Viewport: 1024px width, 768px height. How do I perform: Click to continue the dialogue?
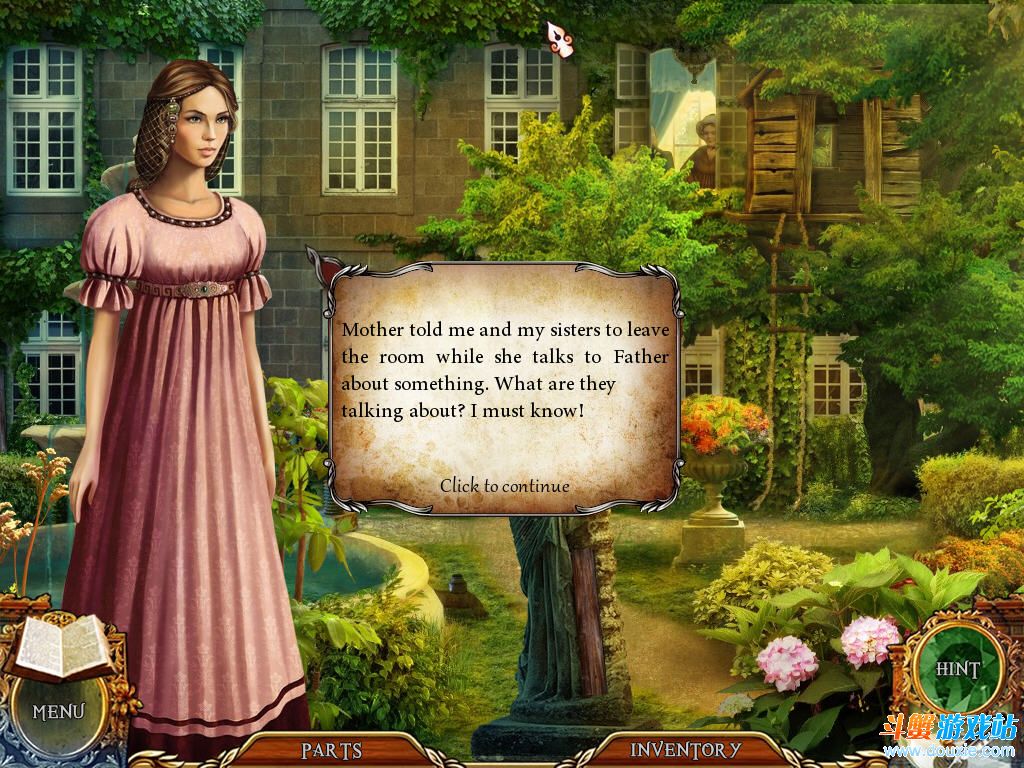(504, 486)
